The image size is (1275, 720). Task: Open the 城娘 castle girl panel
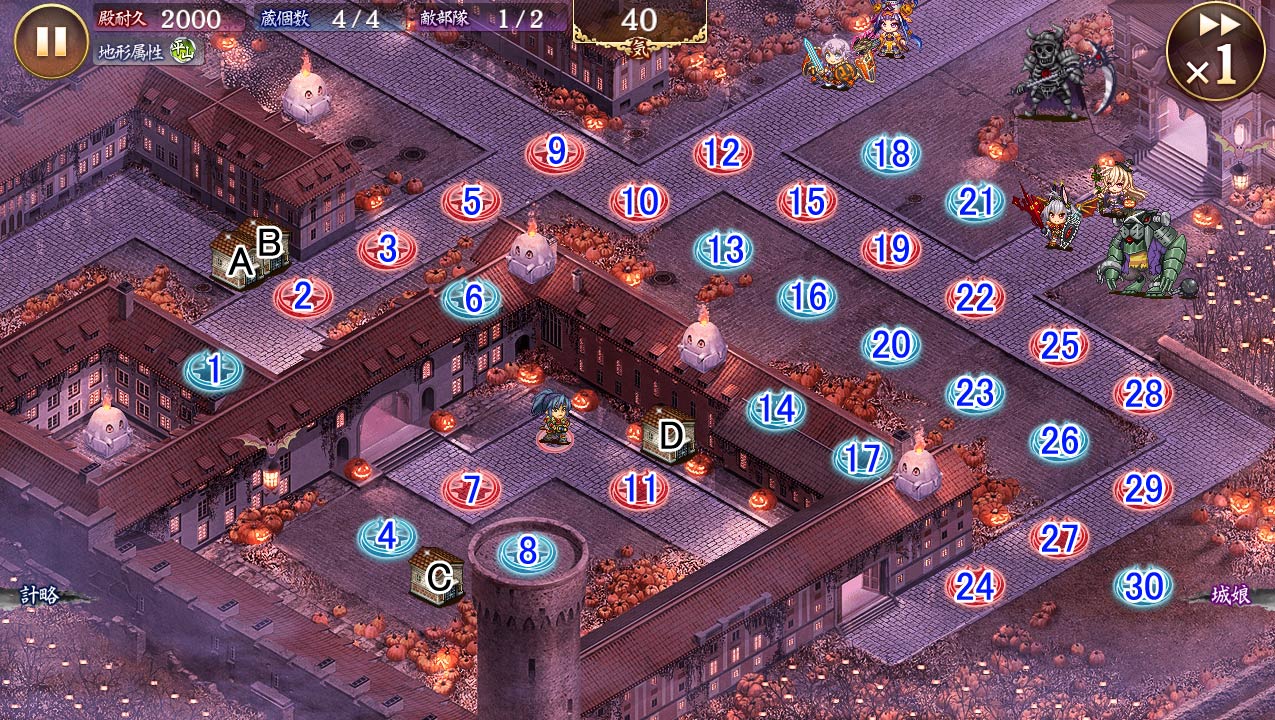coord(1229,596)
